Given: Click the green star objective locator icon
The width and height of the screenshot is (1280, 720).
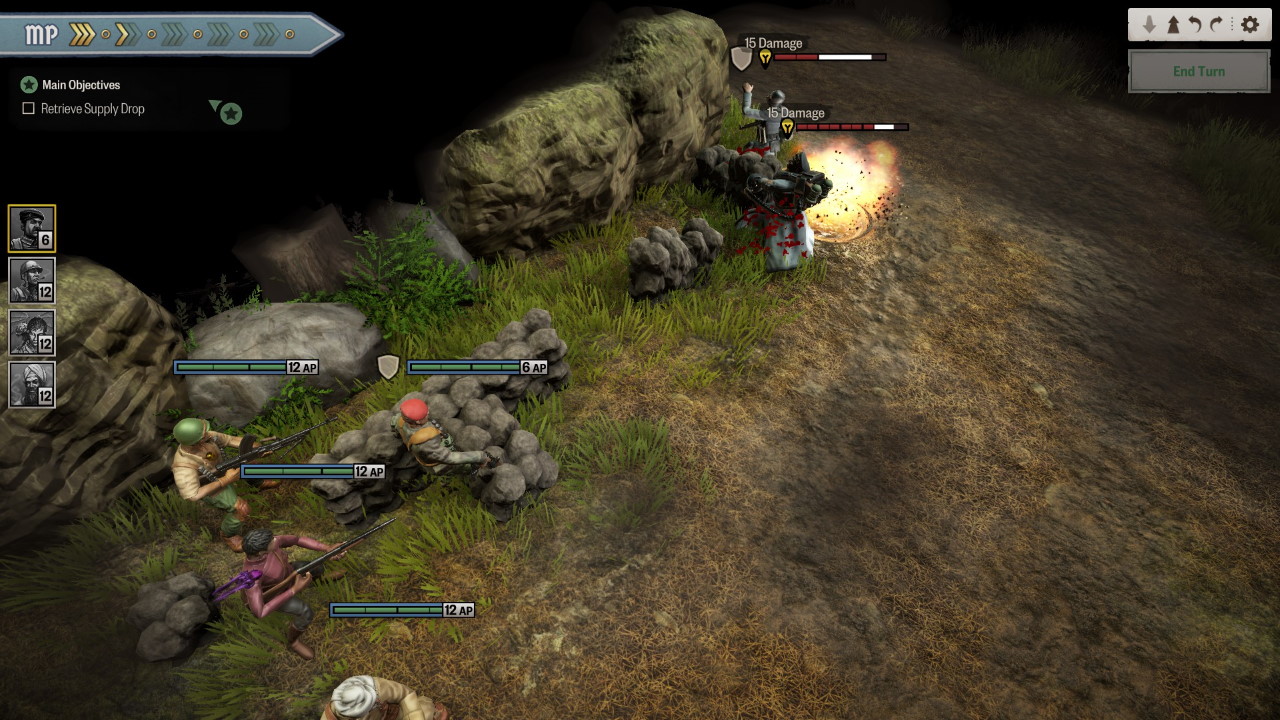Looking at the screenshot, I should point(230,113).
